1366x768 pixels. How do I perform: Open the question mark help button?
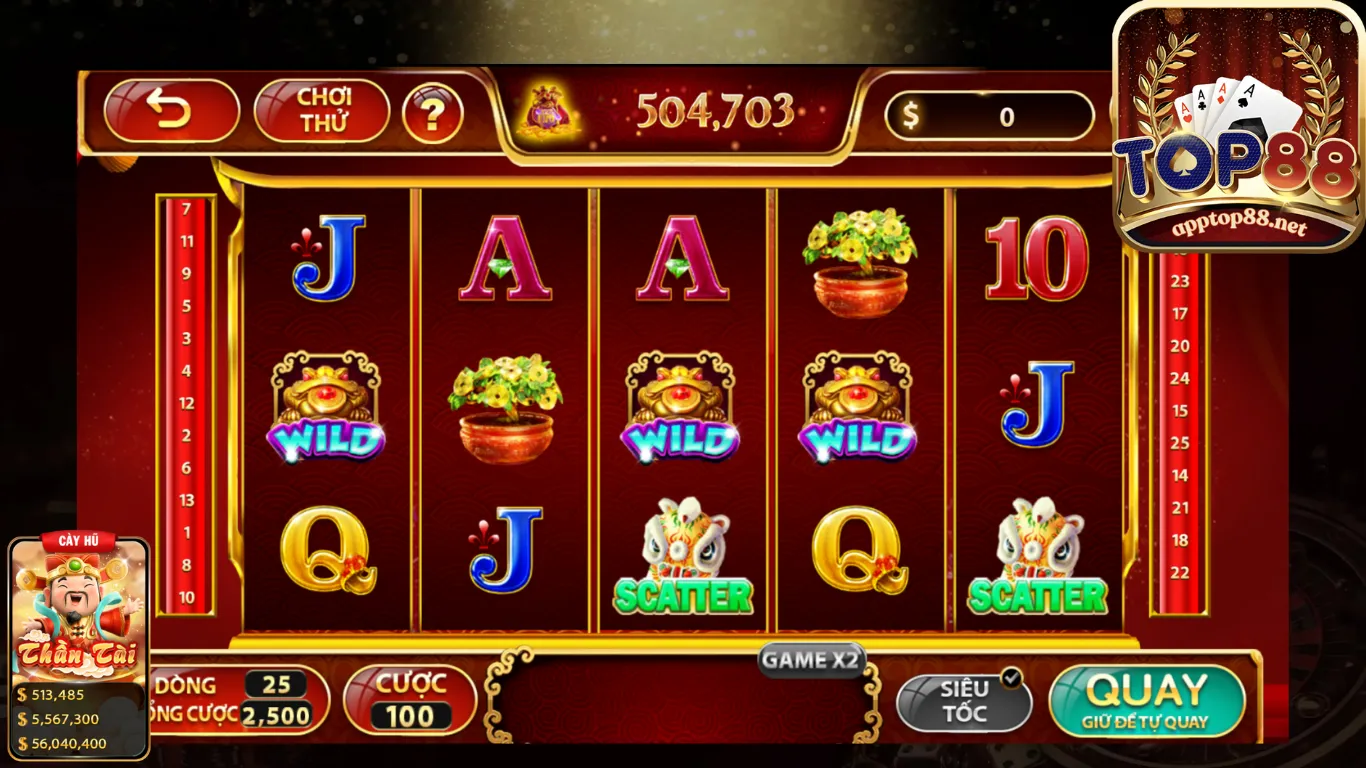pyautogui.click(x=432, y=114)
